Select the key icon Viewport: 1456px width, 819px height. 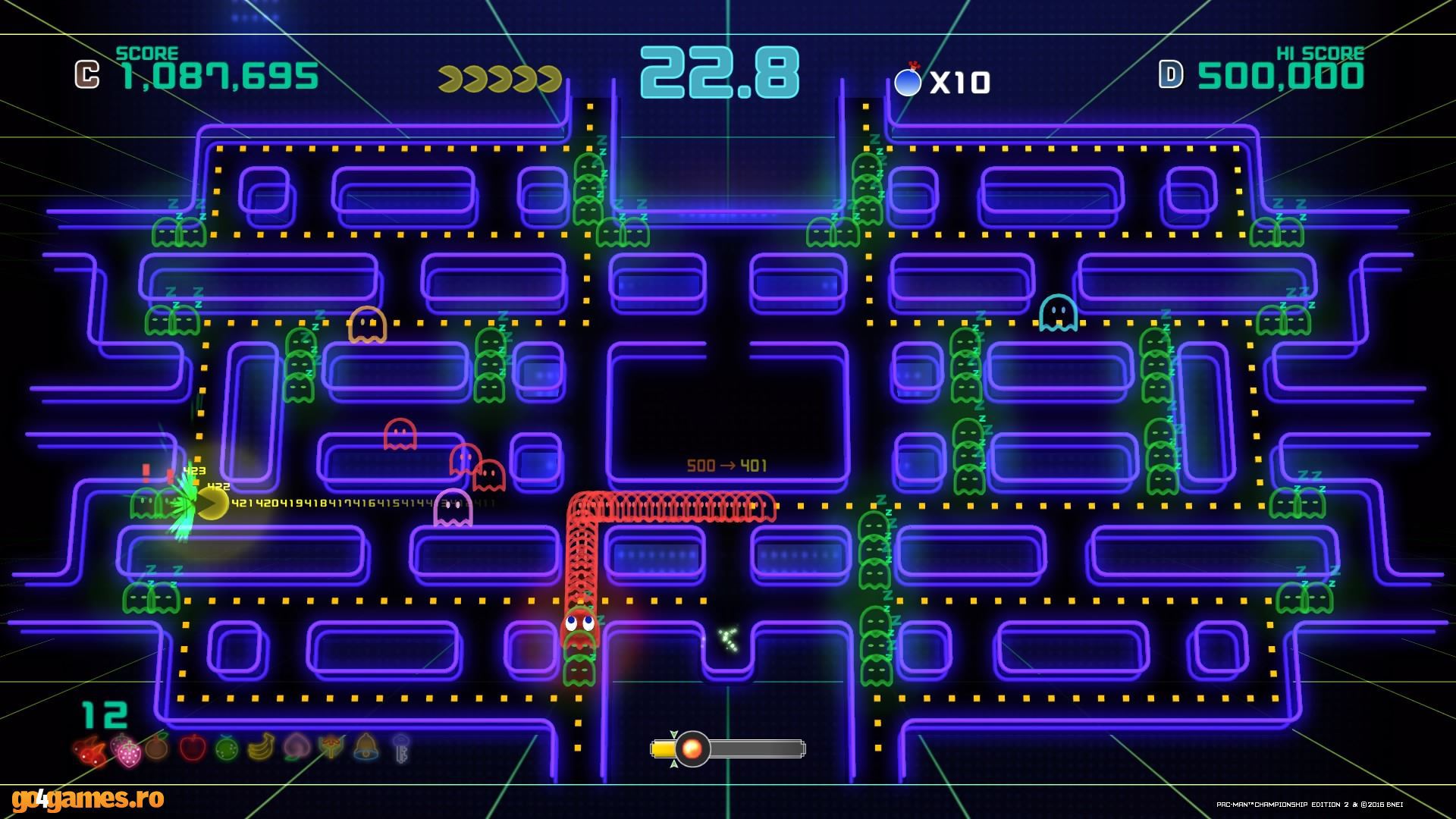coord(401,748)
